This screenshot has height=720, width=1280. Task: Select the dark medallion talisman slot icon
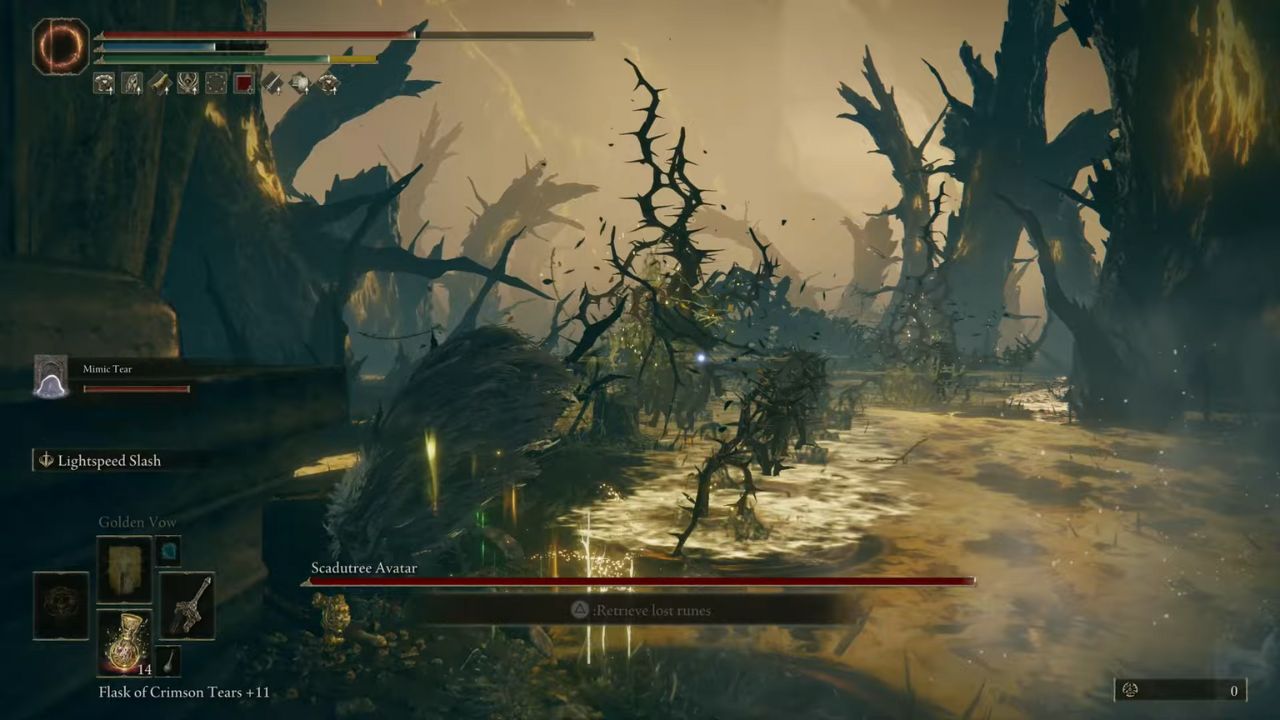[61, 602]
